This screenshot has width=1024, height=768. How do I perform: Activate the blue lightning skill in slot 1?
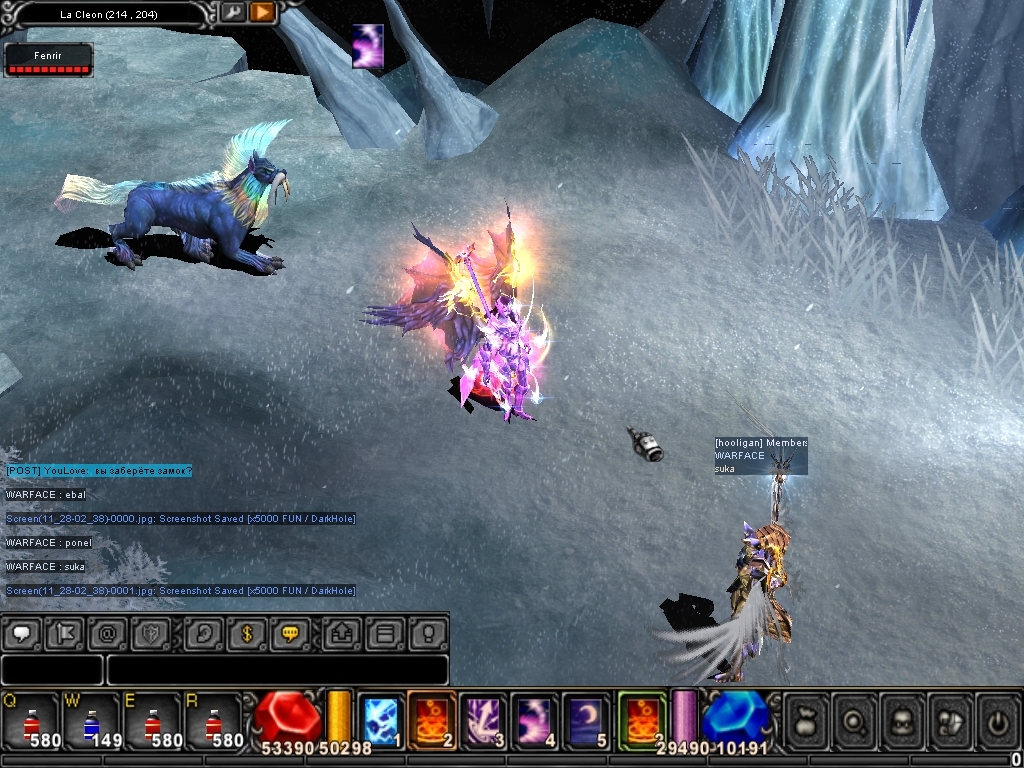380,720
